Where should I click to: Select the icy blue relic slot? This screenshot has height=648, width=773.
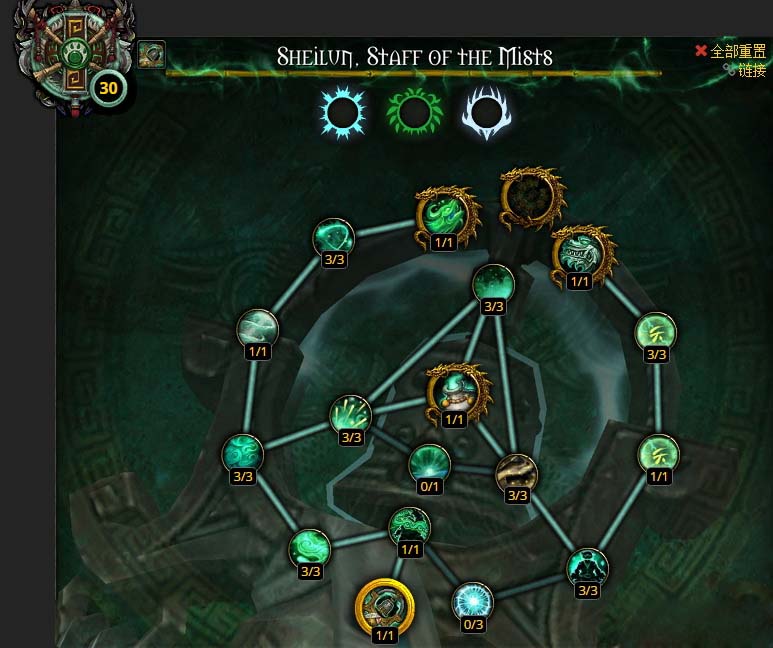343,112
